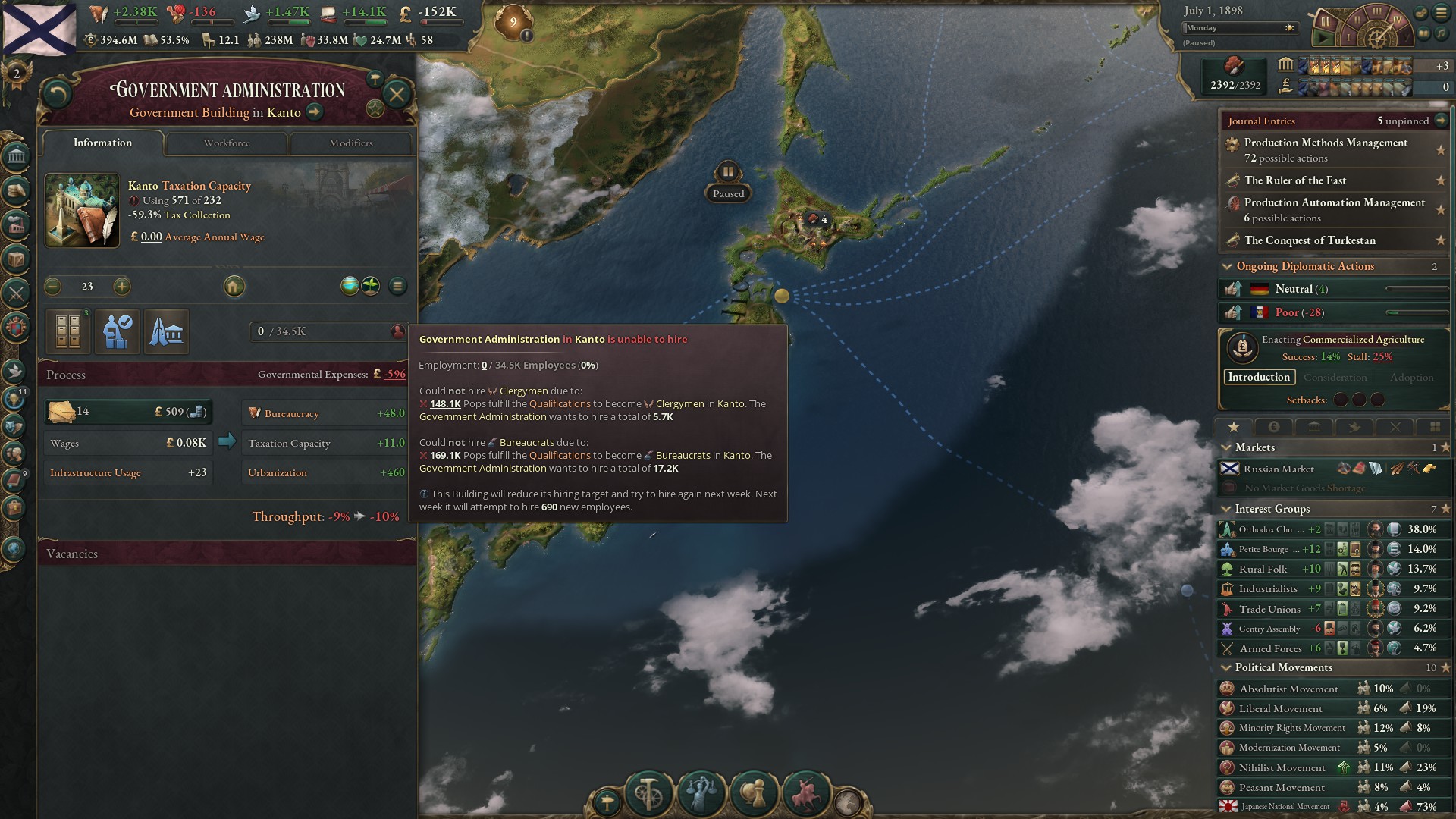Pin the Ruler of the East journal entry star
The image size is (1456, 819).
click(1439, 180)
